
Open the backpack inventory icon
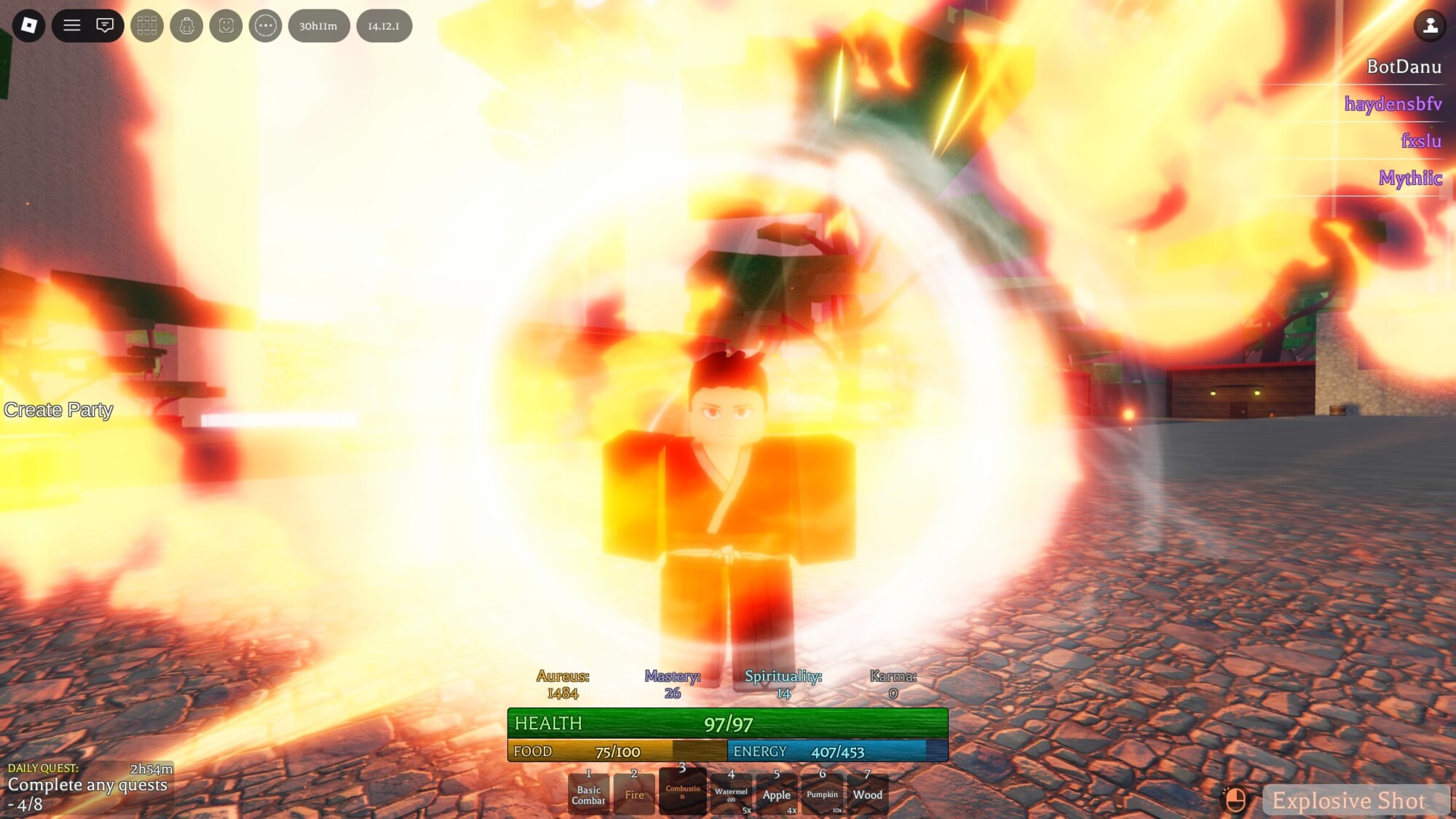click(186, 25)
